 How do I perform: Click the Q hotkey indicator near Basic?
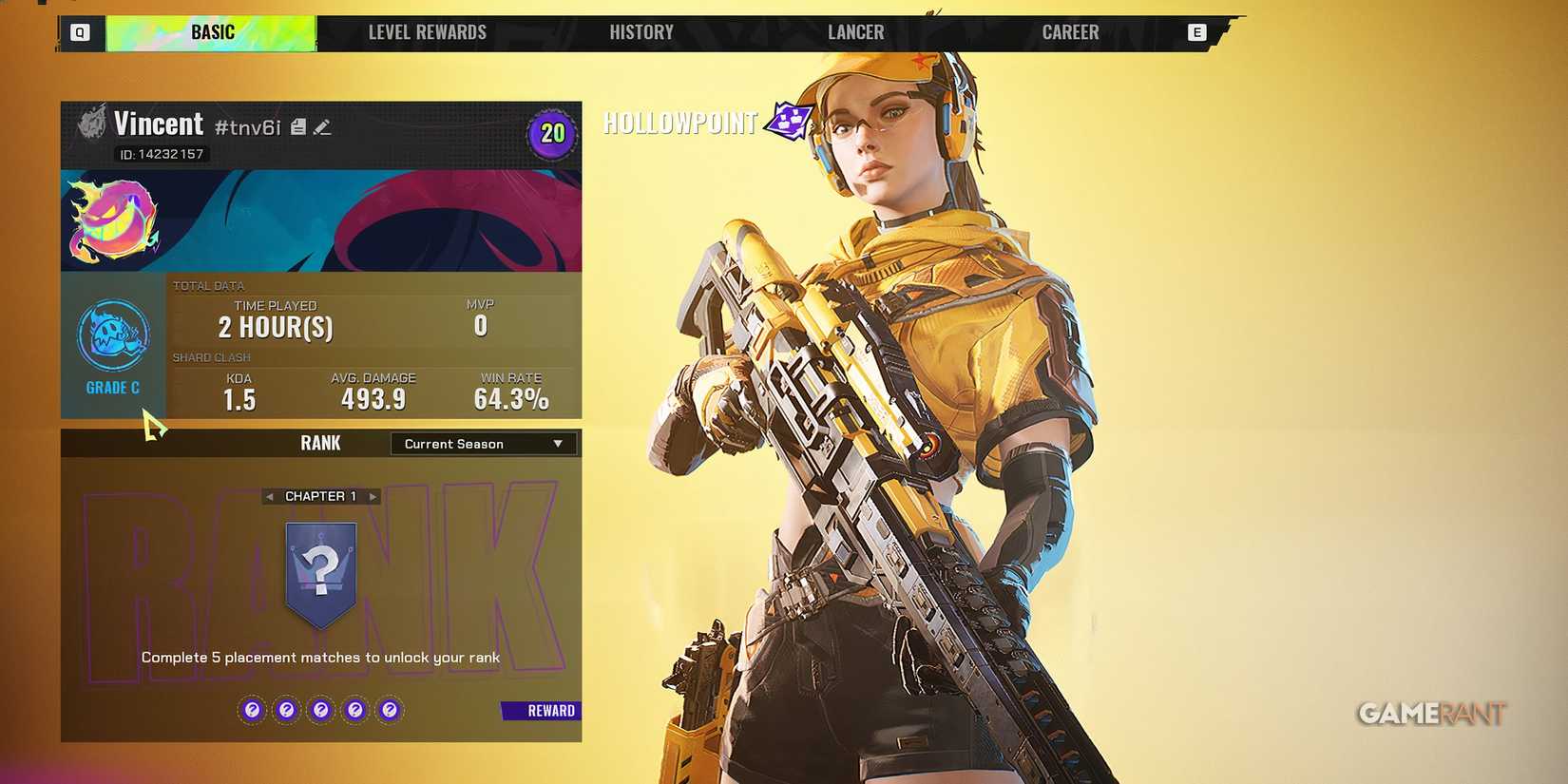coord(80,31)
